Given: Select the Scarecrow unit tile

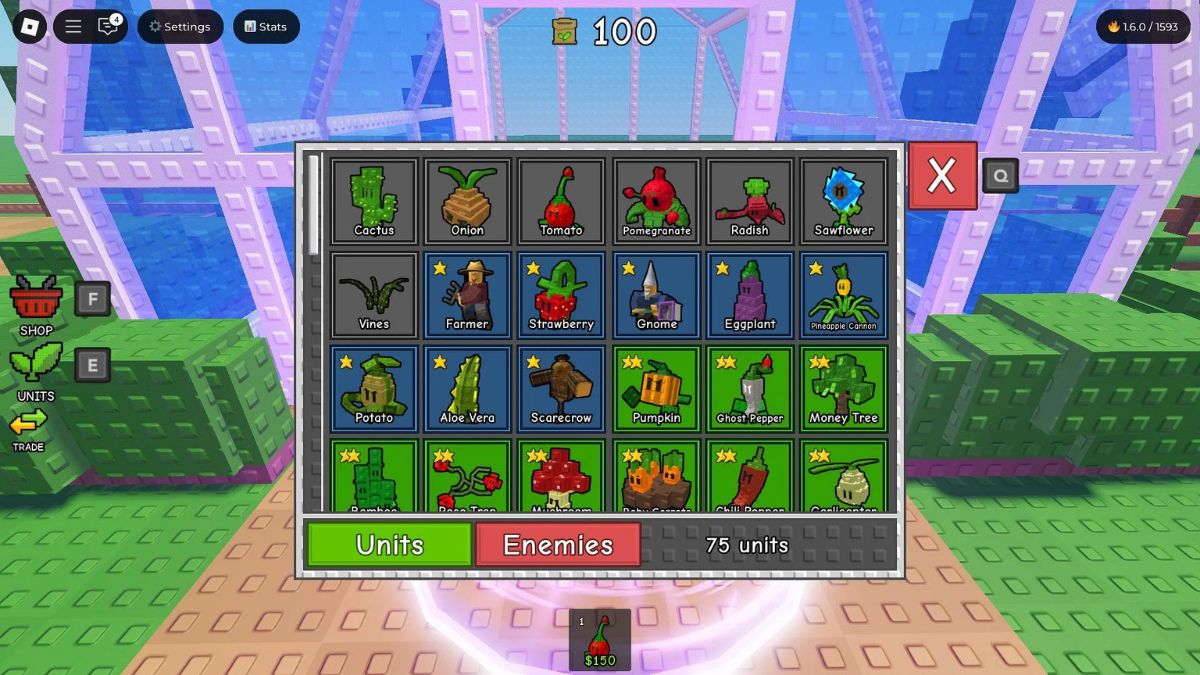Looking at the screenshot, I should 561,390.
